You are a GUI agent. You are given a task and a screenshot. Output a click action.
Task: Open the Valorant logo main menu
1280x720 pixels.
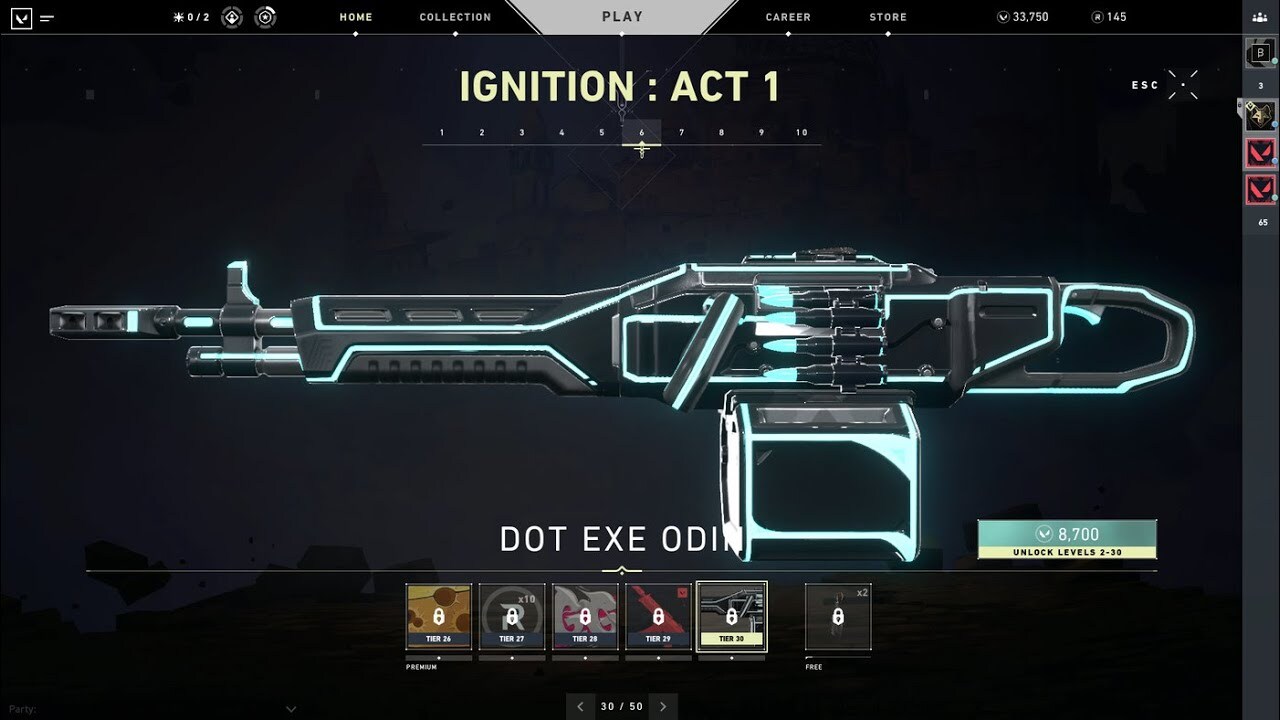21,17
